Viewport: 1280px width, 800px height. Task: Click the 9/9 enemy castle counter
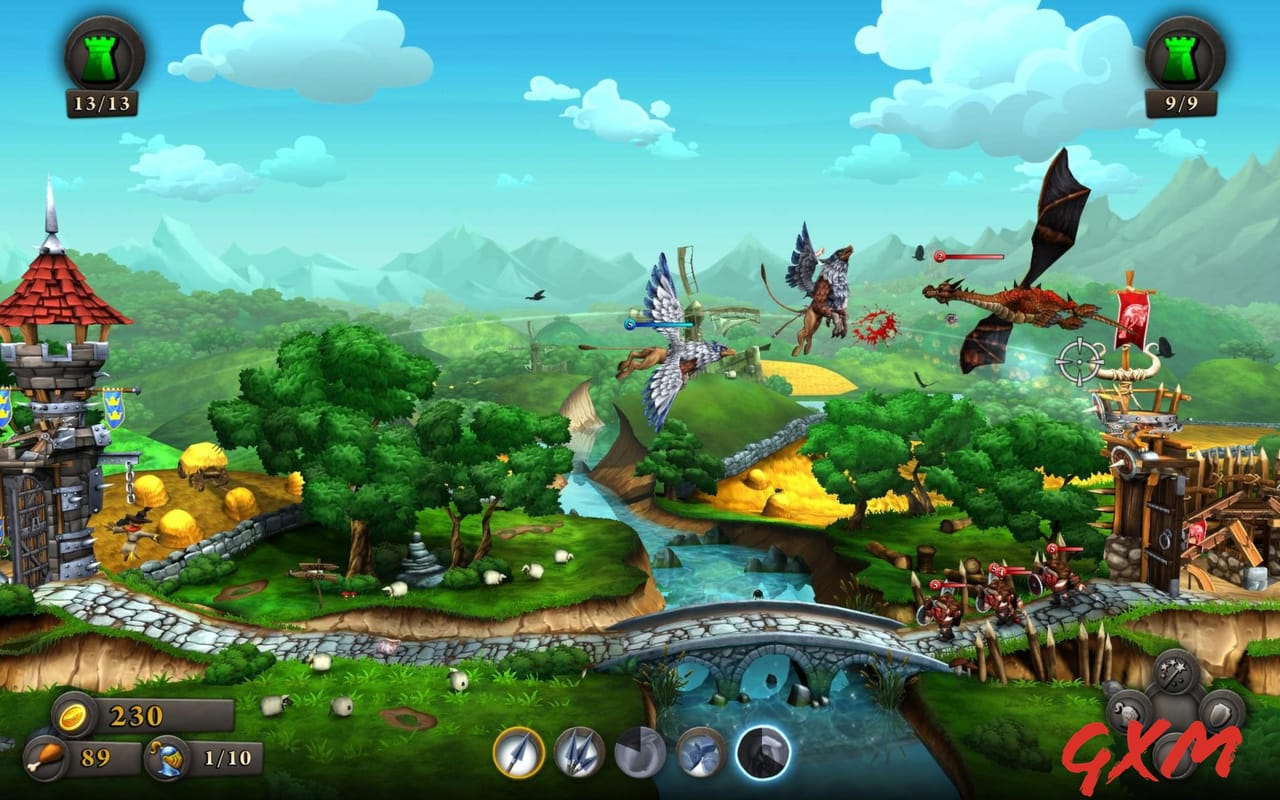1180,100
